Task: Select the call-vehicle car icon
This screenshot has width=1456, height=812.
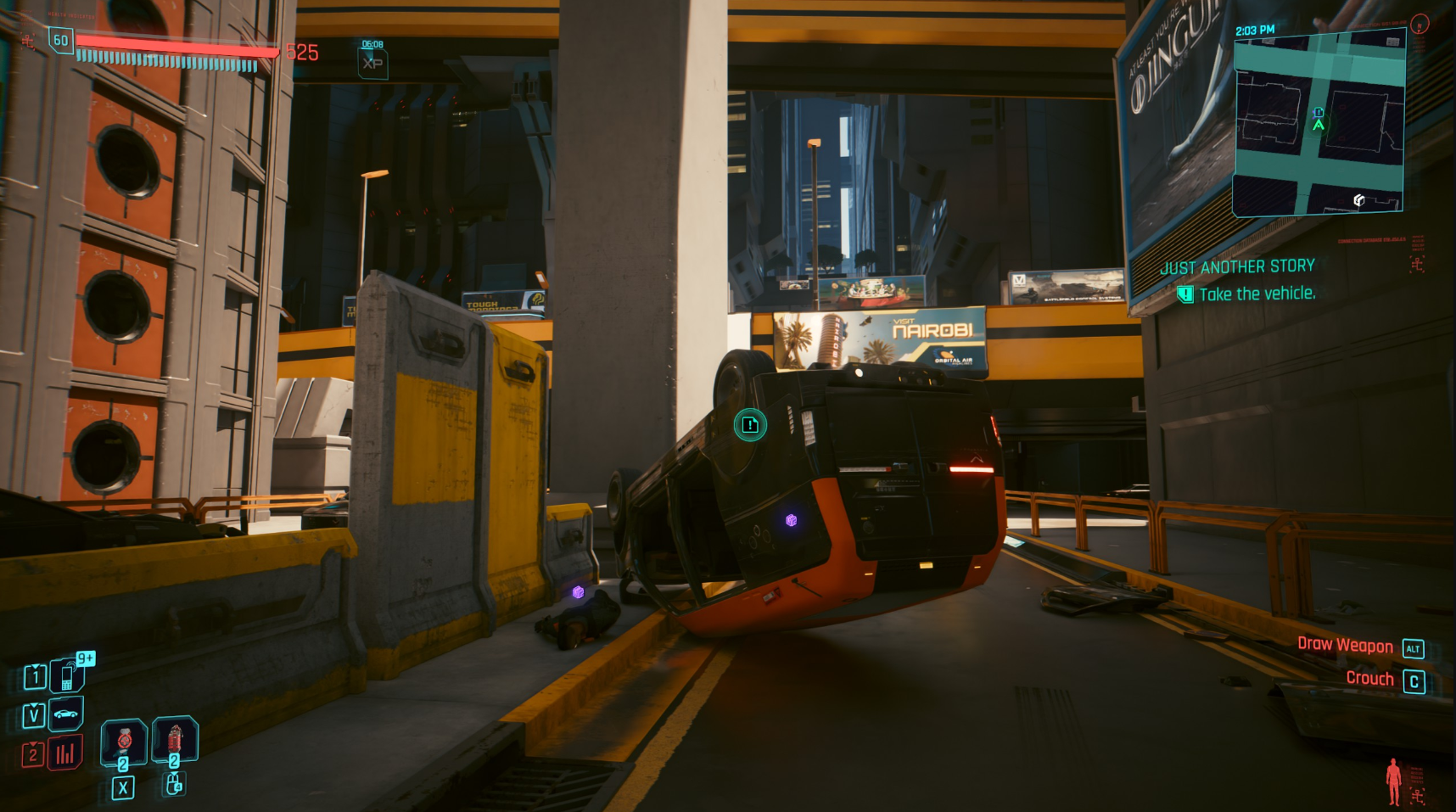Action: pos(65,714)
